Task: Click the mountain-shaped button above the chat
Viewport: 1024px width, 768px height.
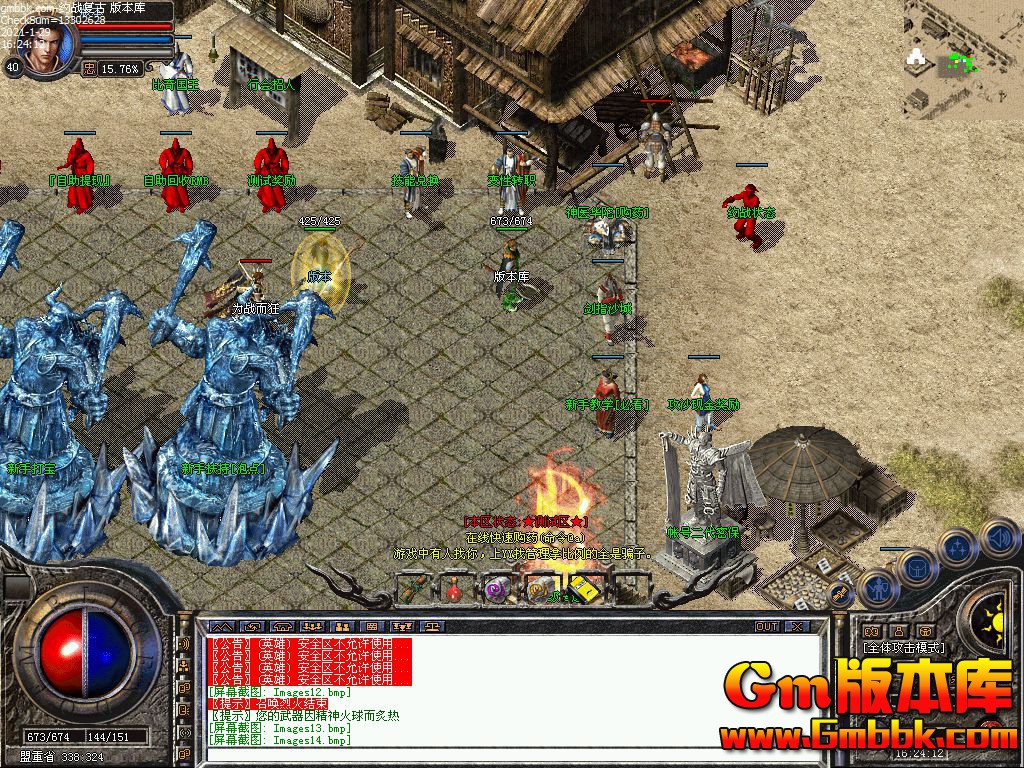Action: [223, 626]
